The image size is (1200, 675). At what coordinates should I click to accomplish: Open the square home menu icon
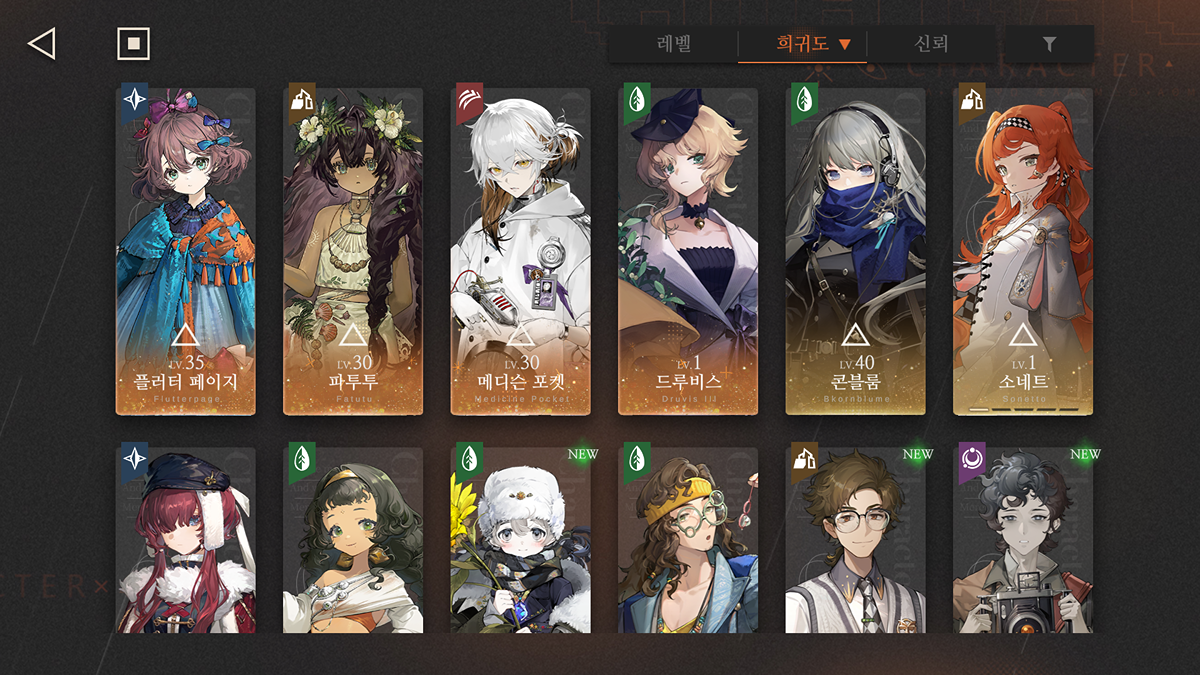point(133,44)
